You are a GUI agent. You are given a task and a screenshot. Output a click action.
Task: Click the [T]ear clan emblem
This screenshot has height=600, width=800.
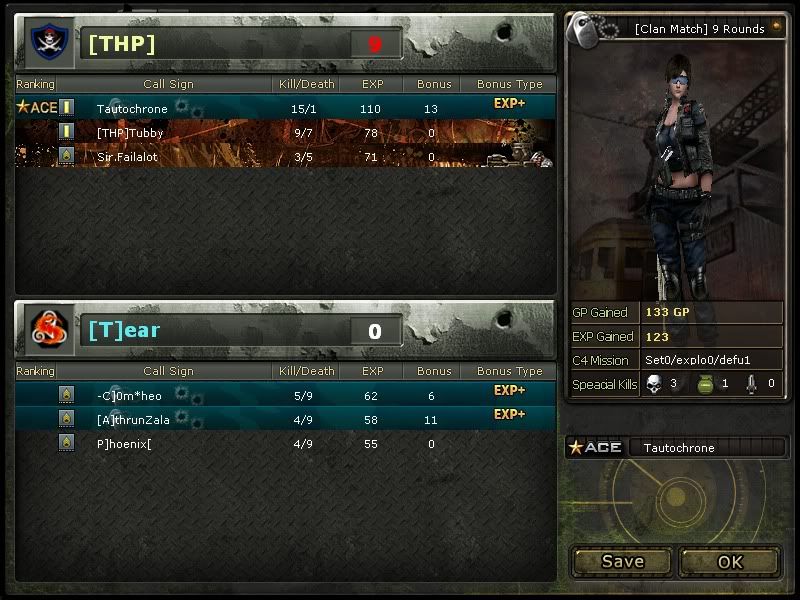(x=48, y=329)
